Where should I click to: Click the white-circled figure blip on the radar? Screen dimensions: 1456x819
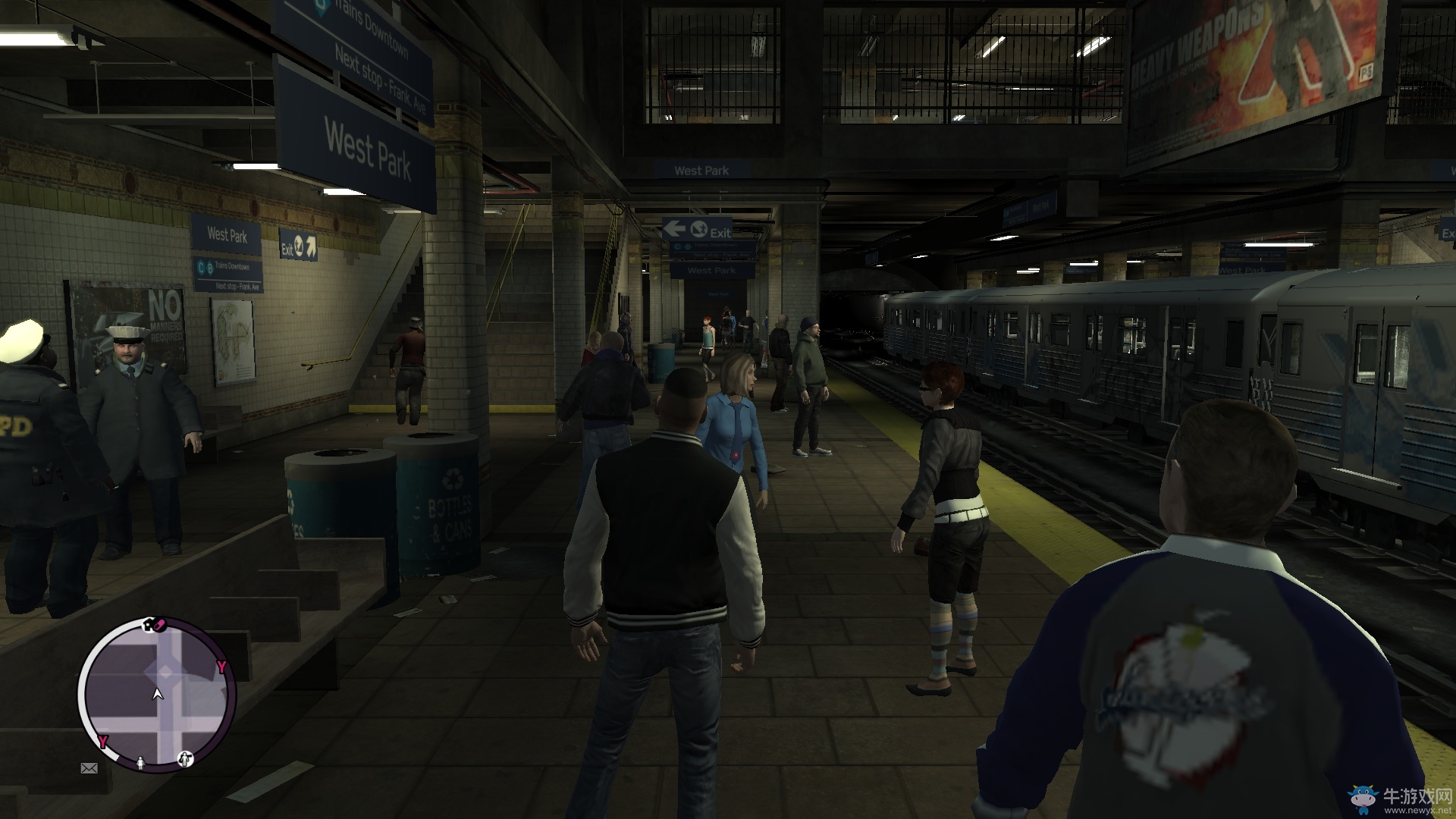186,758
